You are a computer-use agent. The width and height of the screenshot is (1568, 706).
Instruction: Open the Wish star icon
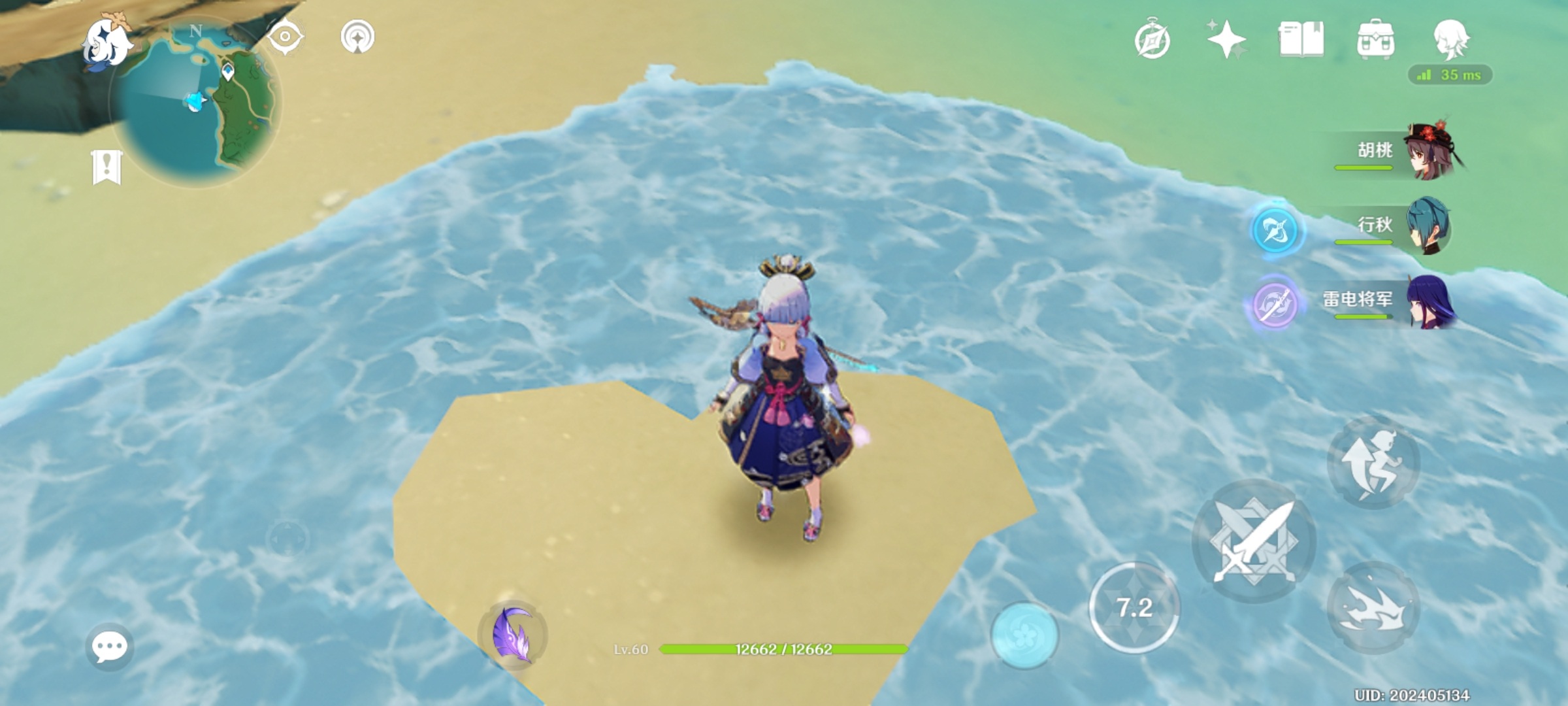pos(1226,39)
